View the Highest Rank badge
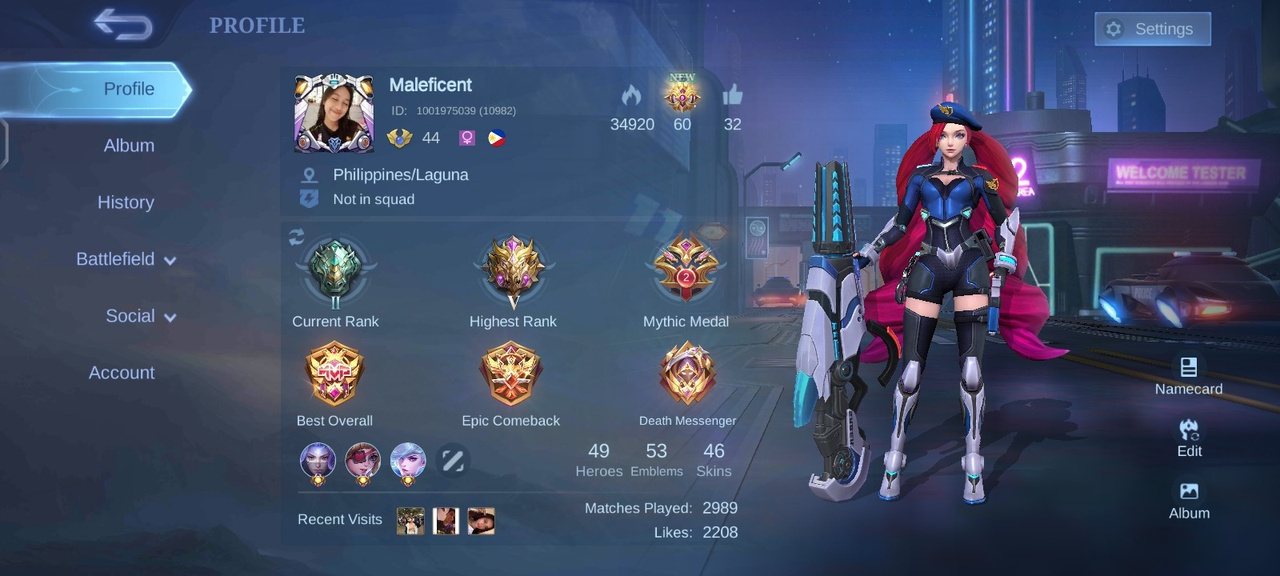 coord(513,272)
